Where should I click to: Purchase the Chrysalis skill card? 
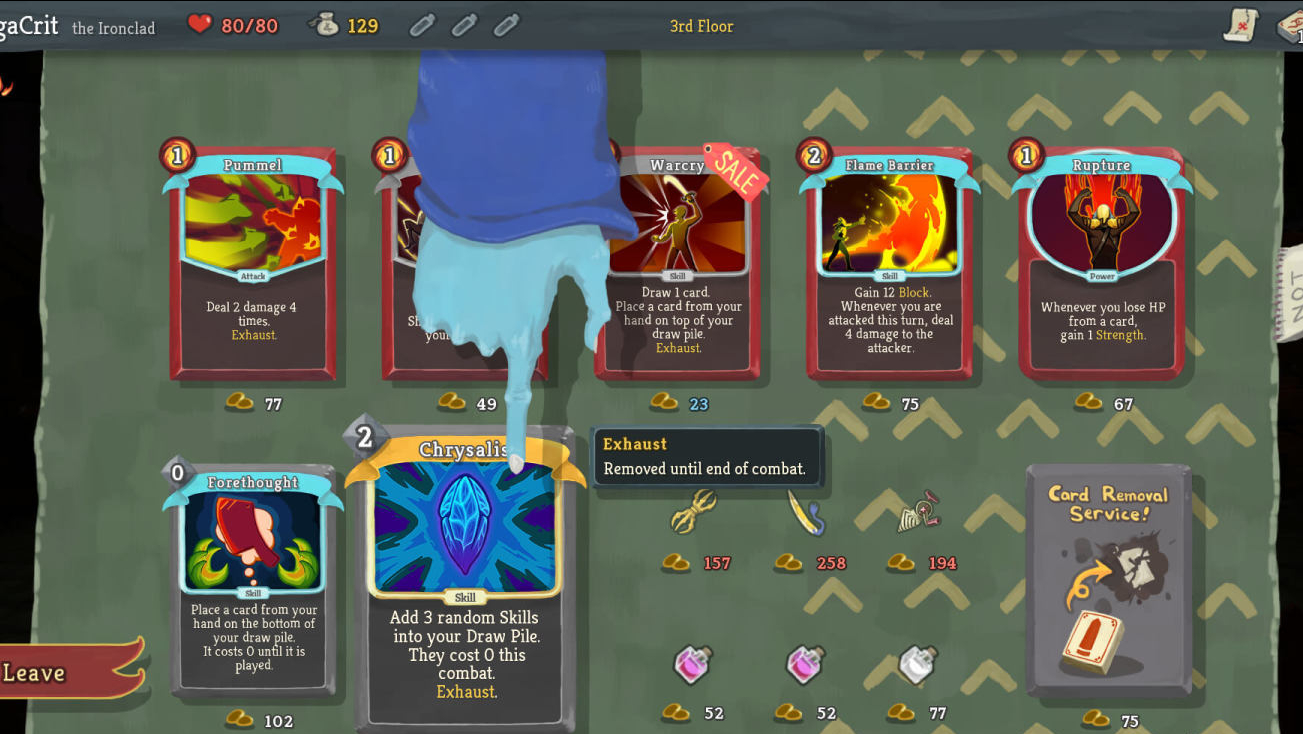pos(465,580)
